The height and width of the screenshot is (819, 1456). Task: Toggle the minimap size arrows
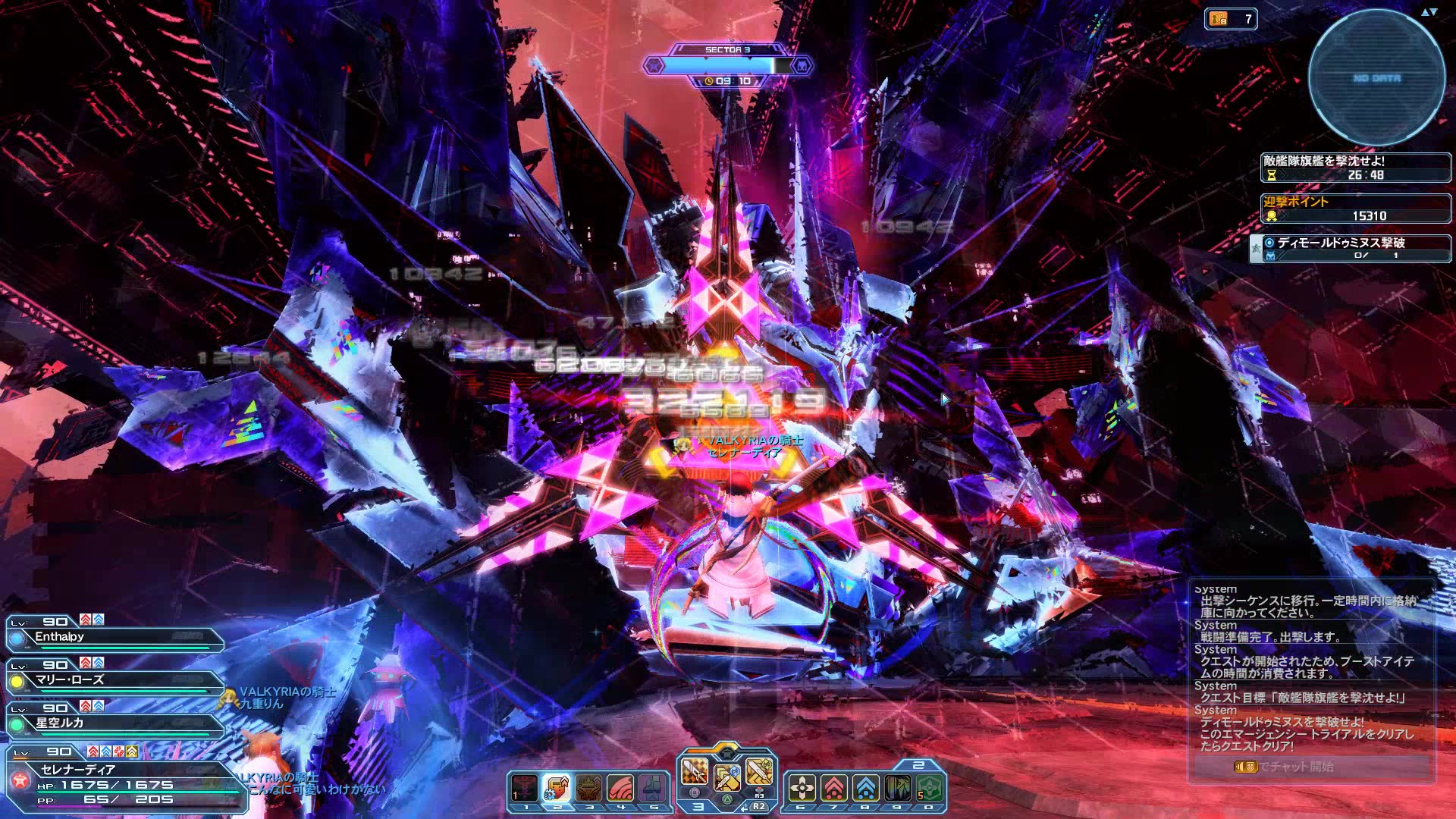[x=1429, y=12]
